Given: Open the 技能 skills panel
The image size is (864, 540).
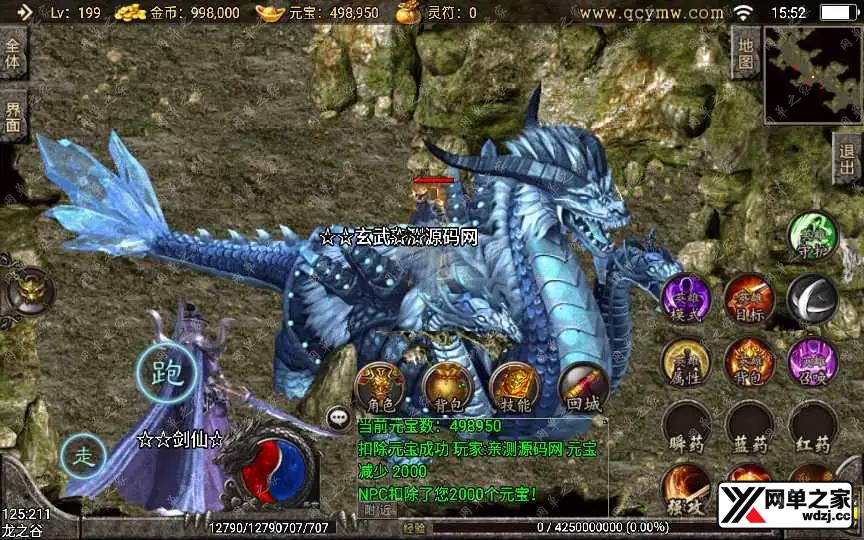Looking at the screenshot, I should (x=514, y=388).
